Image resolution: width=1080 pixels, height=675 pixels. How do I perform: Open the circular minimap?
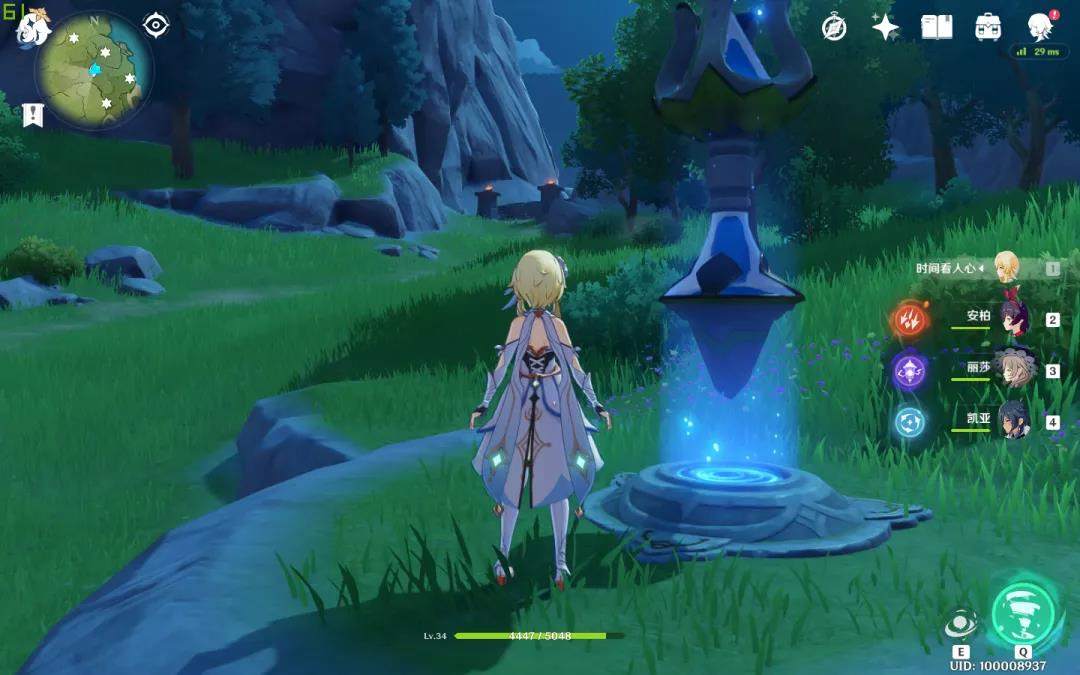tap(94, 70)
